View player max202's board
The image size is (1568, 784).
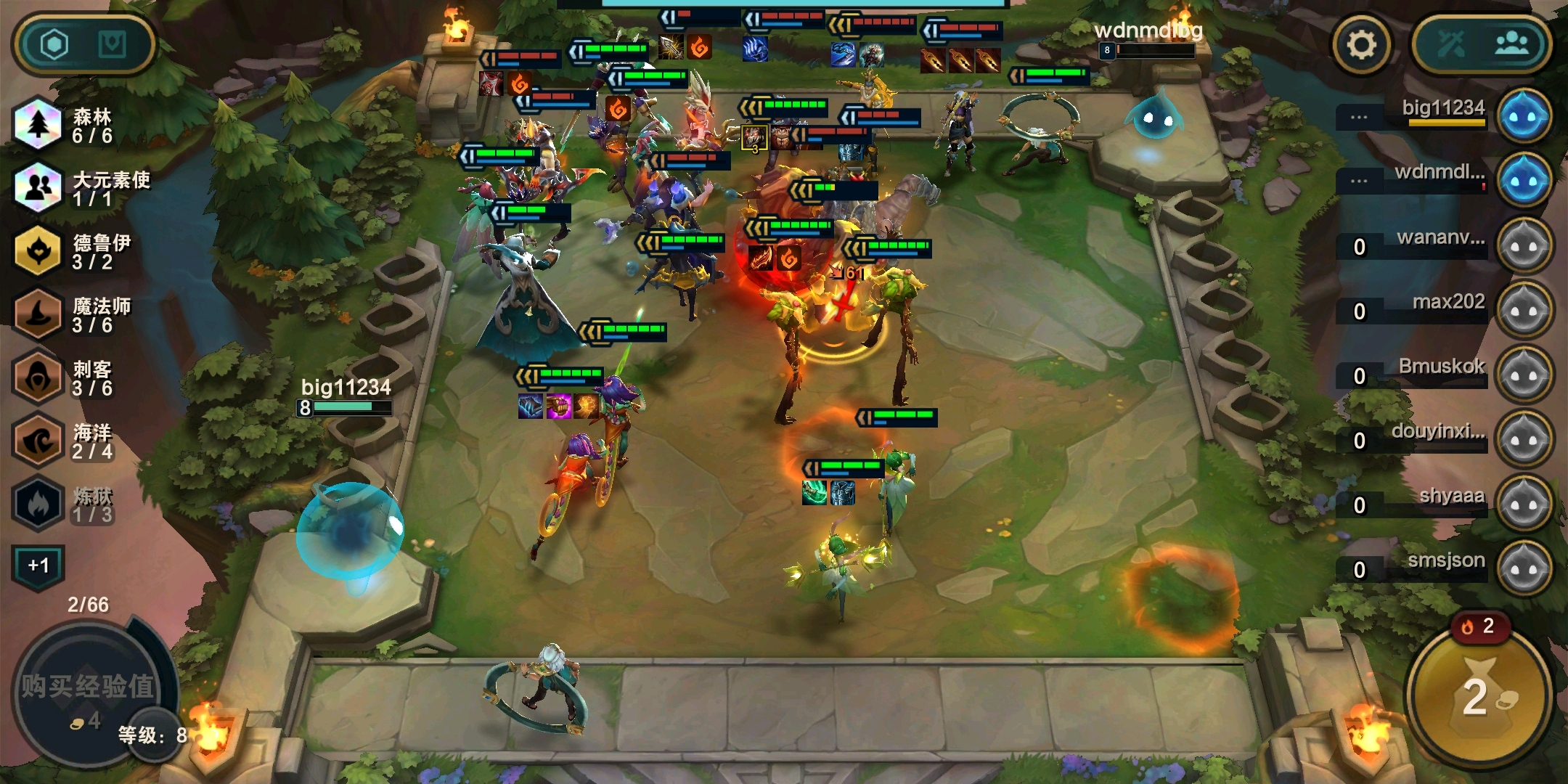click(1524, 311)
